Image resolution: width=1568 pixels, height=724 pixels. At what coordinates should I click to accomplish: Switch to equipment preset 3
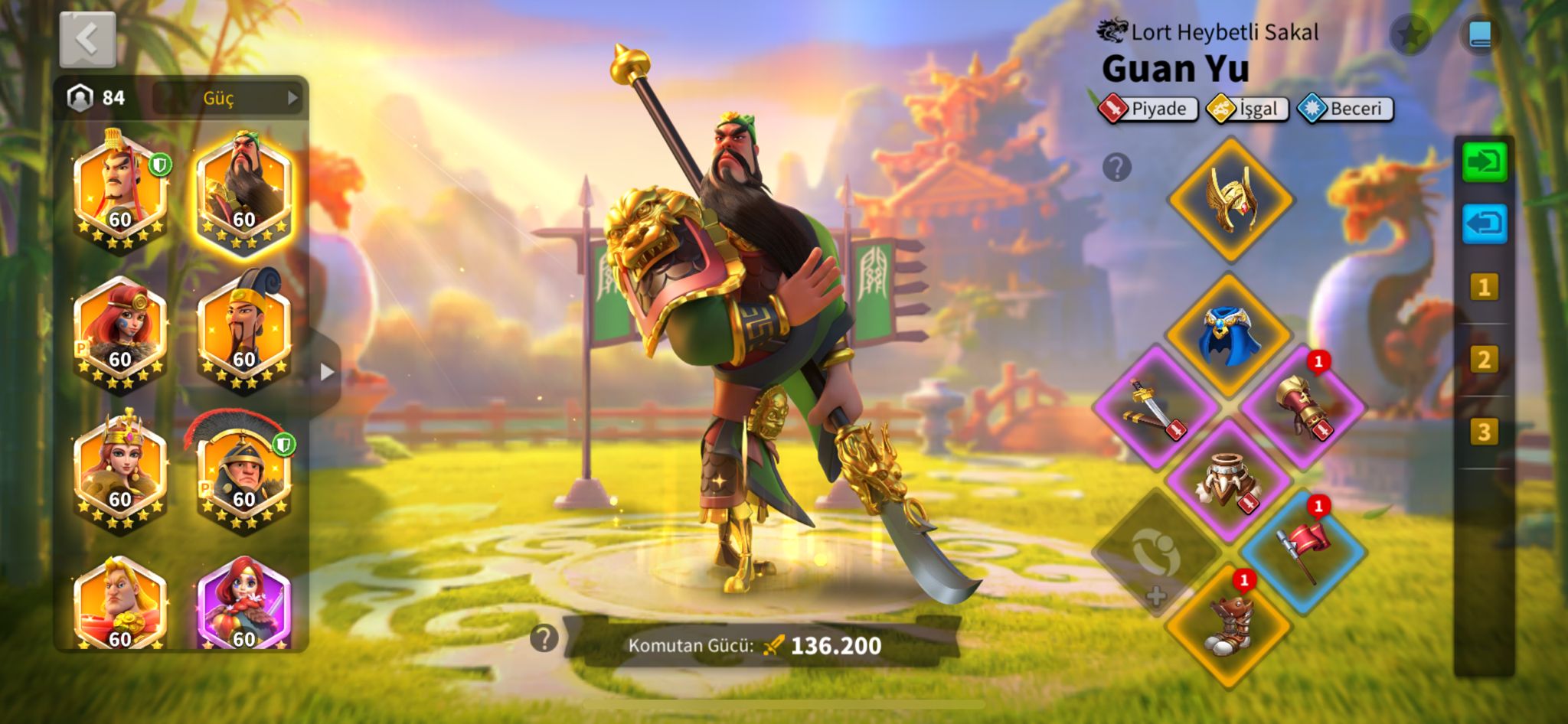tap(1484, 432)
